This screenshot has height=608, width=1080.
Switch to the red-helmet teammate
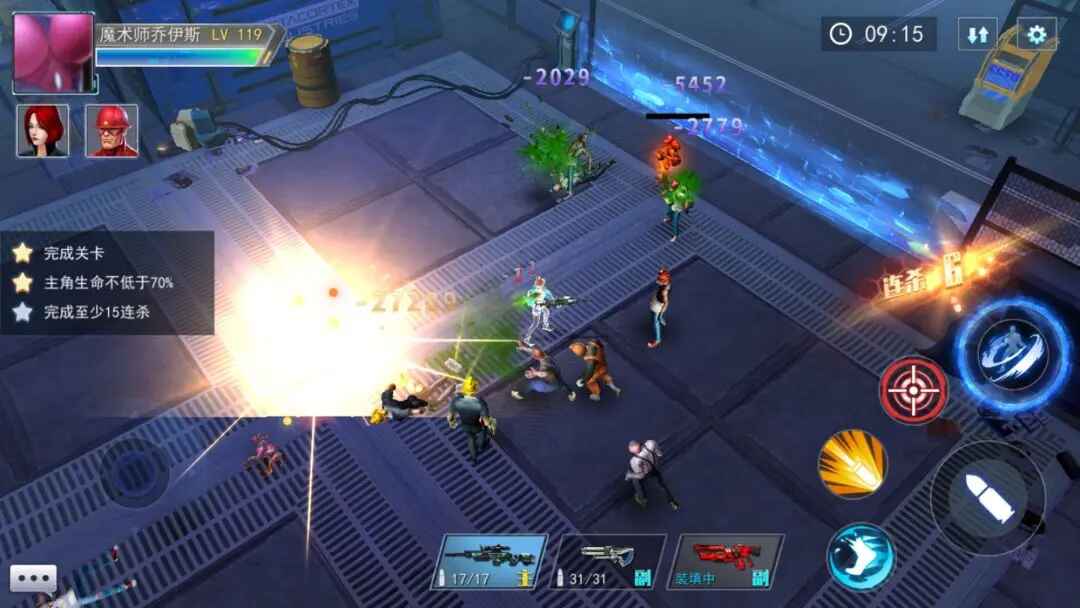click(111, 131)
